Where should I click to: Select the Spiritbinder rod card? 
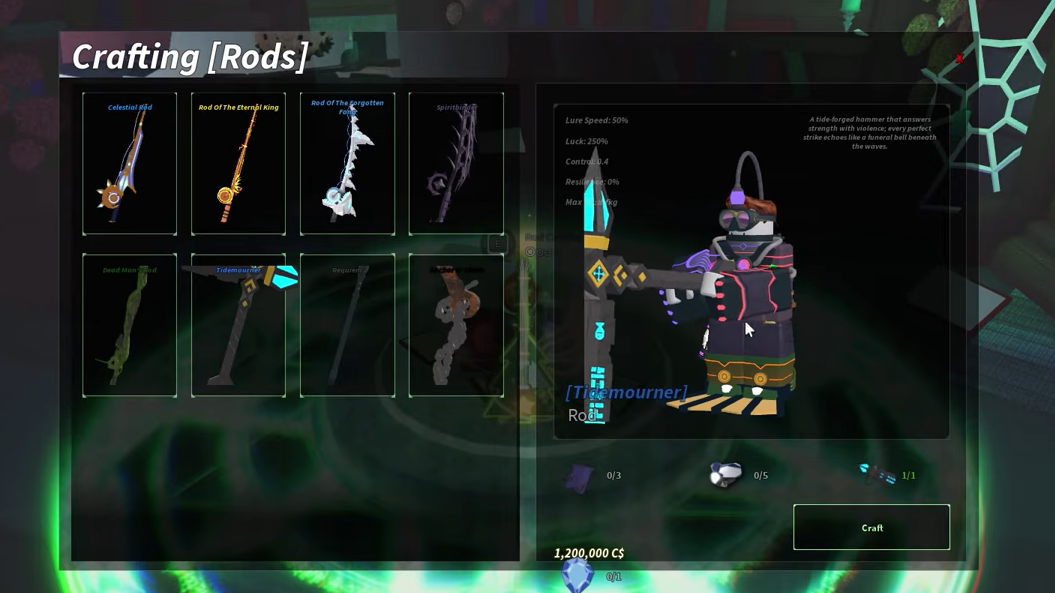click(456, 164)
